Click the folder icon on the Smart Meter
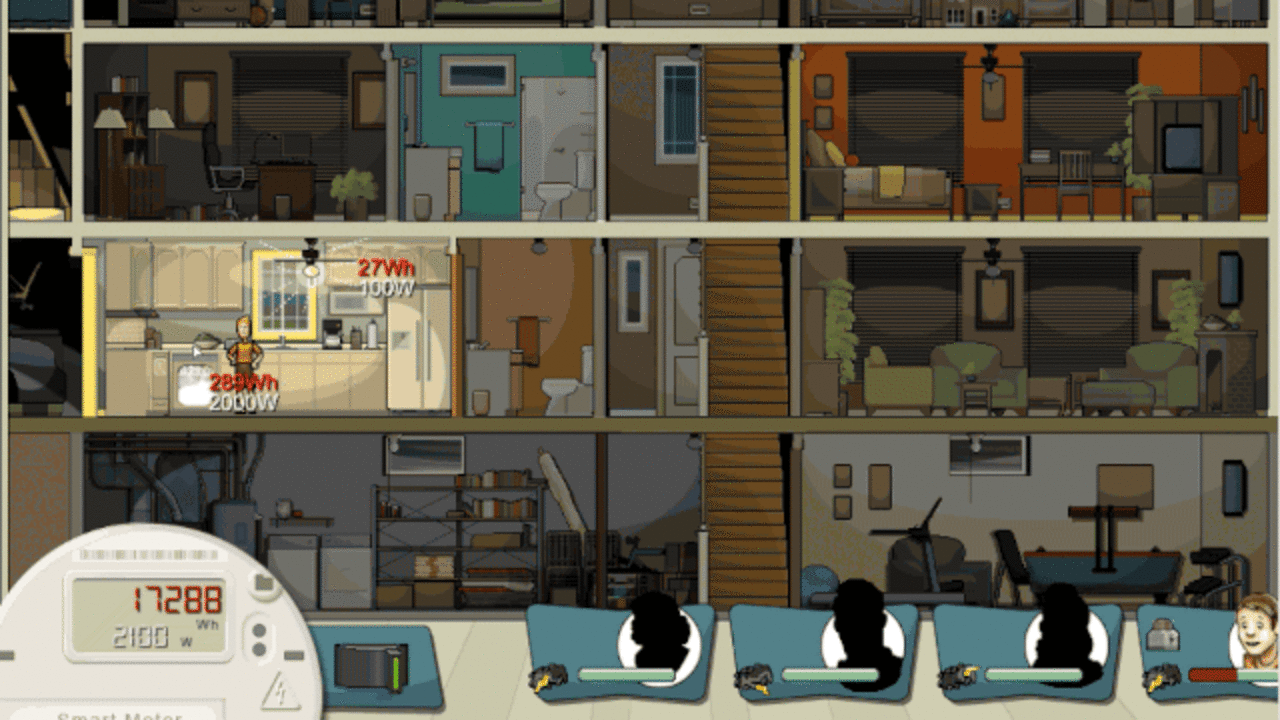Viewport: 1280px width, 720px height. click(262, 582)
